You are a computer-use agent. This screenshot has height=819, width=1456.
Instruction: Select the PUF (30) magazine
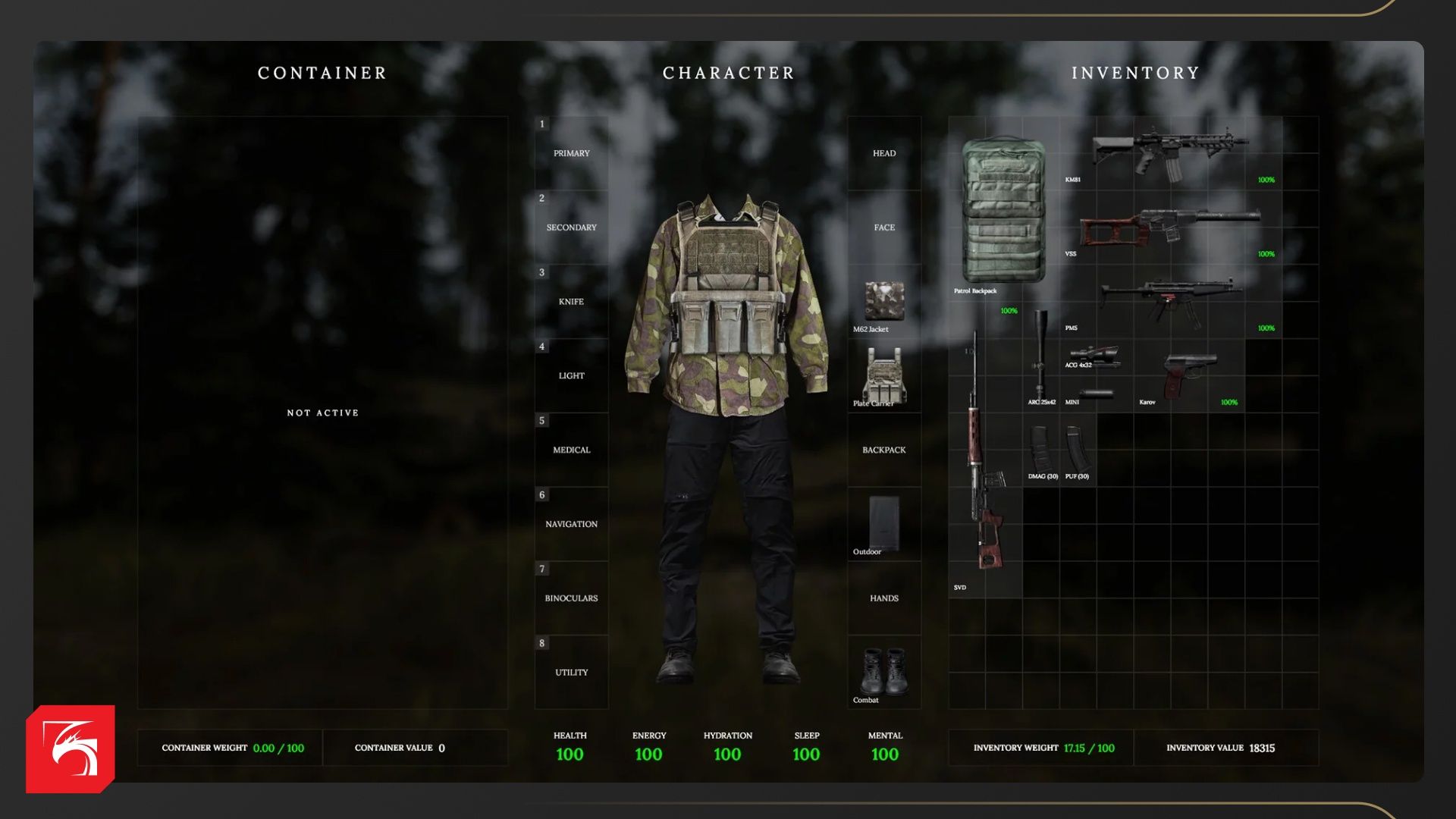click(1078, 449)
